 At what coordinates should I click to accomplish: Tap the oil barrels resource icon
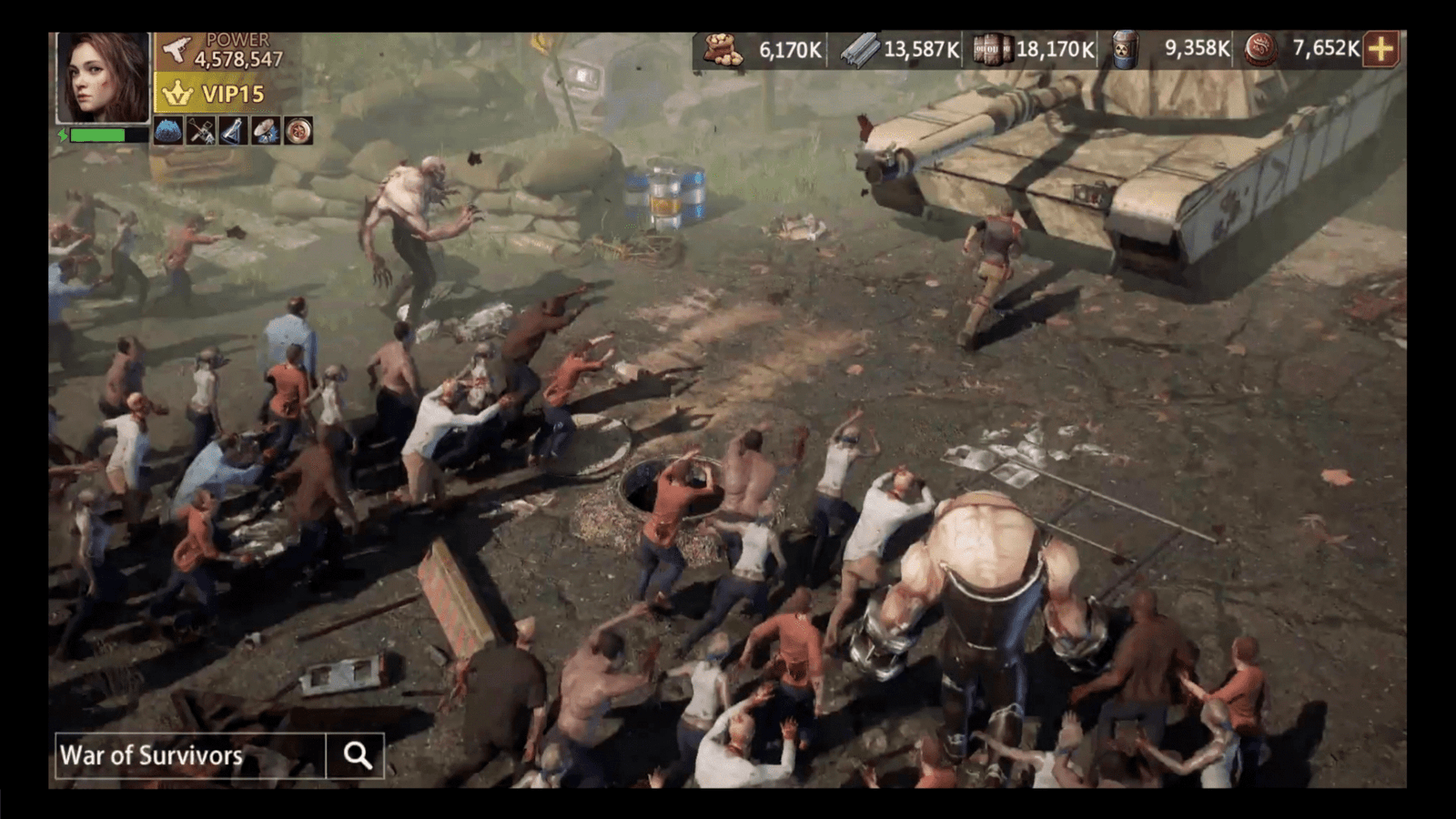(x=991, y=49)
